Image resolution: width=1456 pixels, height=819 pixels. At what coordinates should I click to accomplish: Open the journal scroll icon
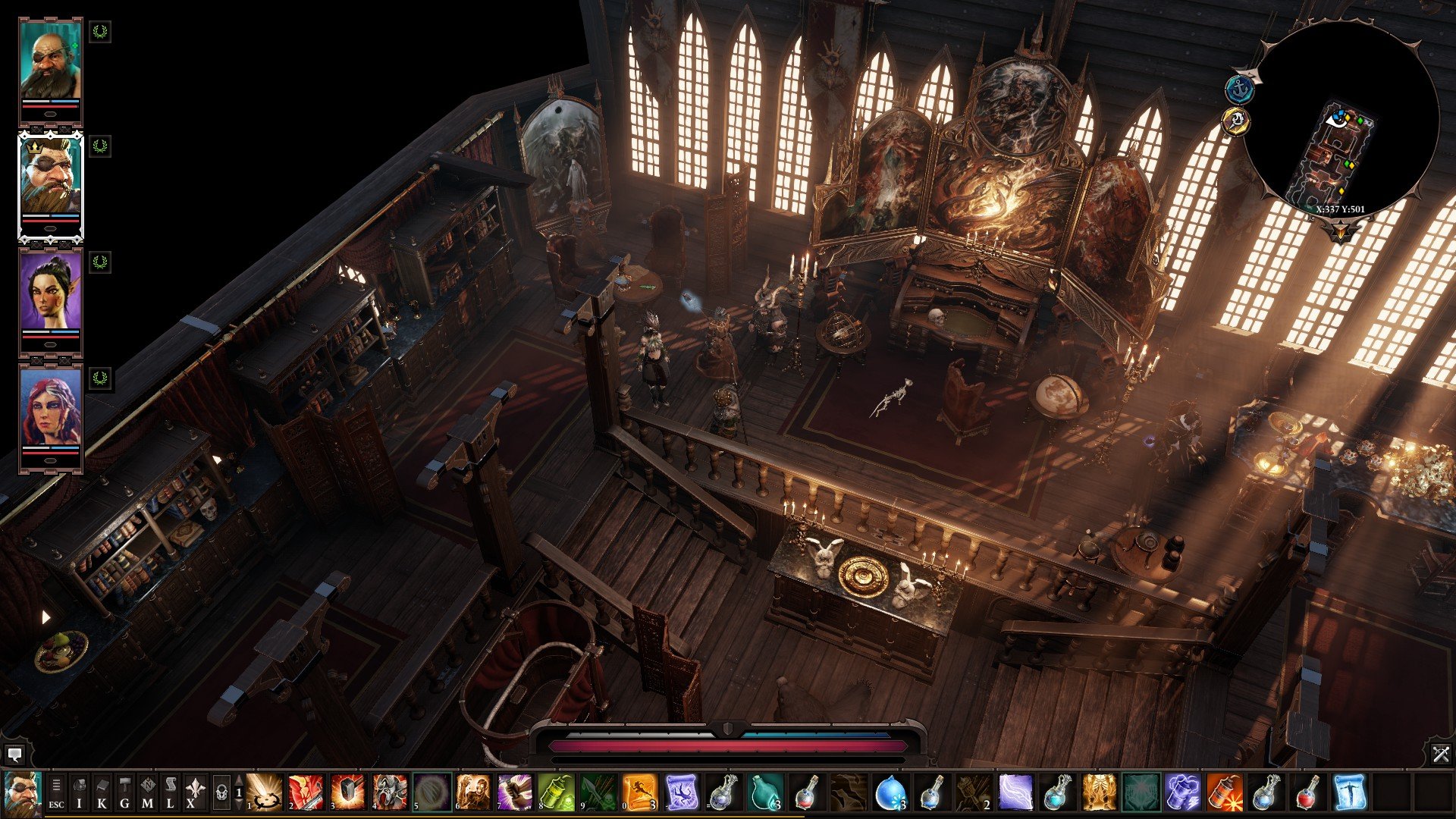pyautogui.click(x=170, y=793)
